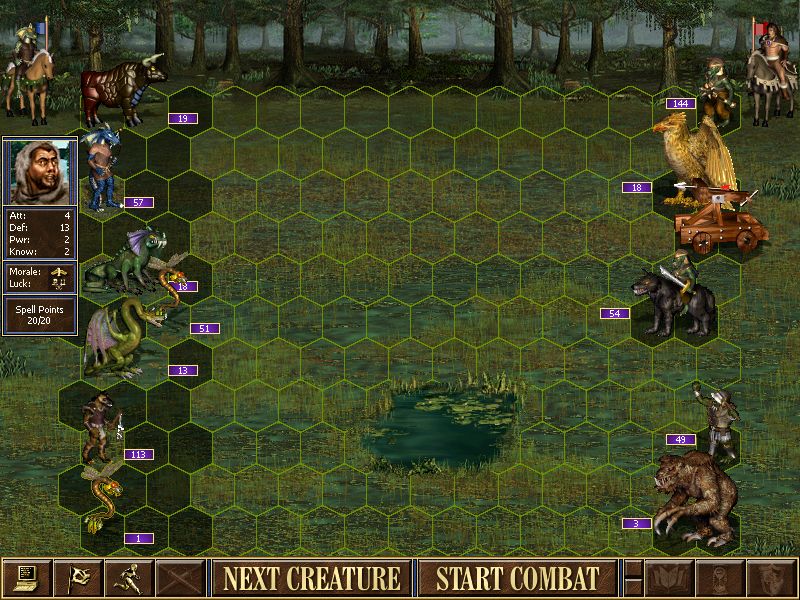Click the Next Creature button
This screenshot has width=800, height=600.
pos(311,578)
